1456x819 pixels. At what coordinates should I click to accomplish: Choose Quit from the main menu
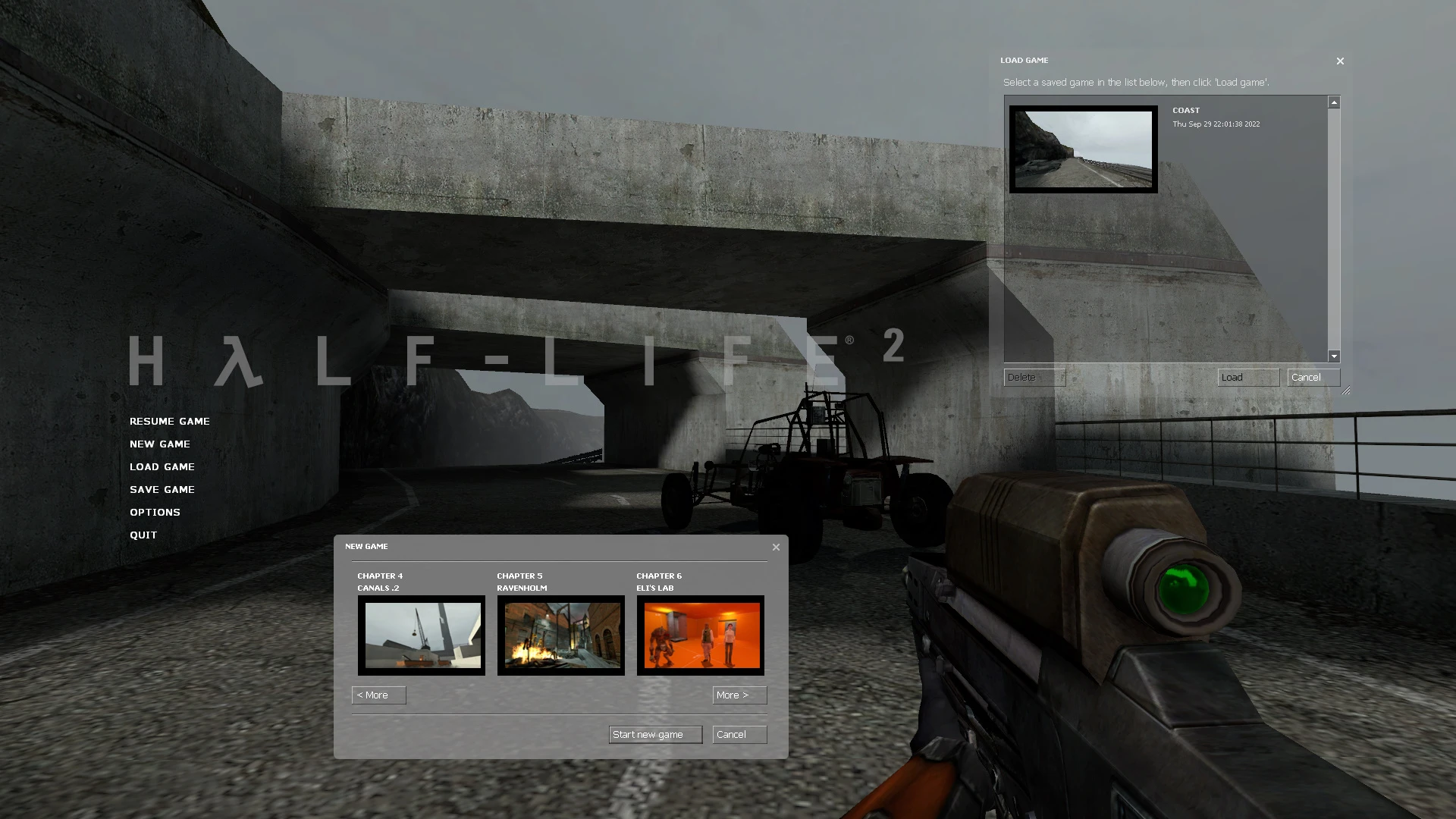[x=143, y=535]
